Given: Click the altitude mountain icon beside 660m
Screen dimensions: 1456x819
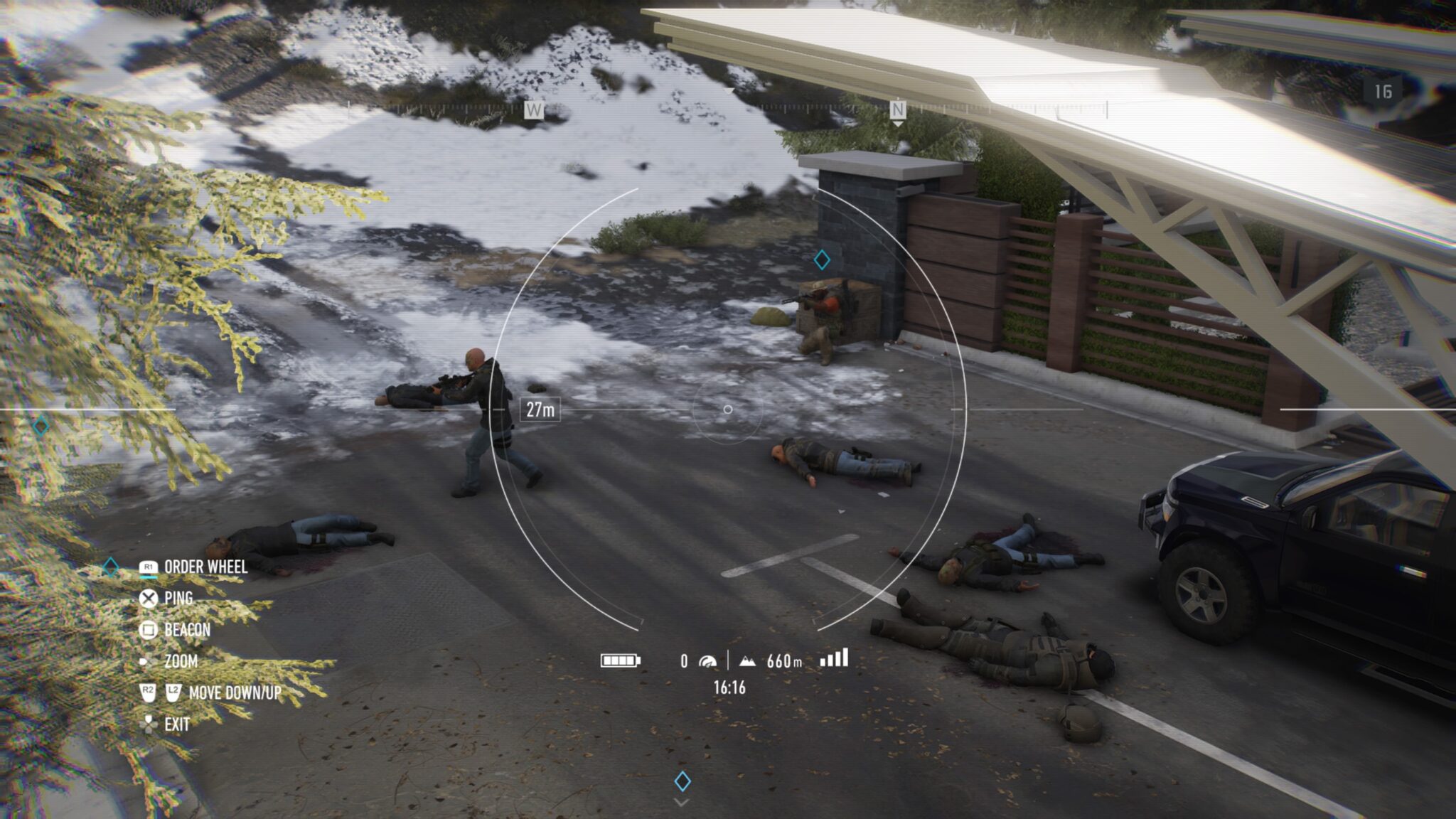Looking at the screenshot, I should (749, 660).
